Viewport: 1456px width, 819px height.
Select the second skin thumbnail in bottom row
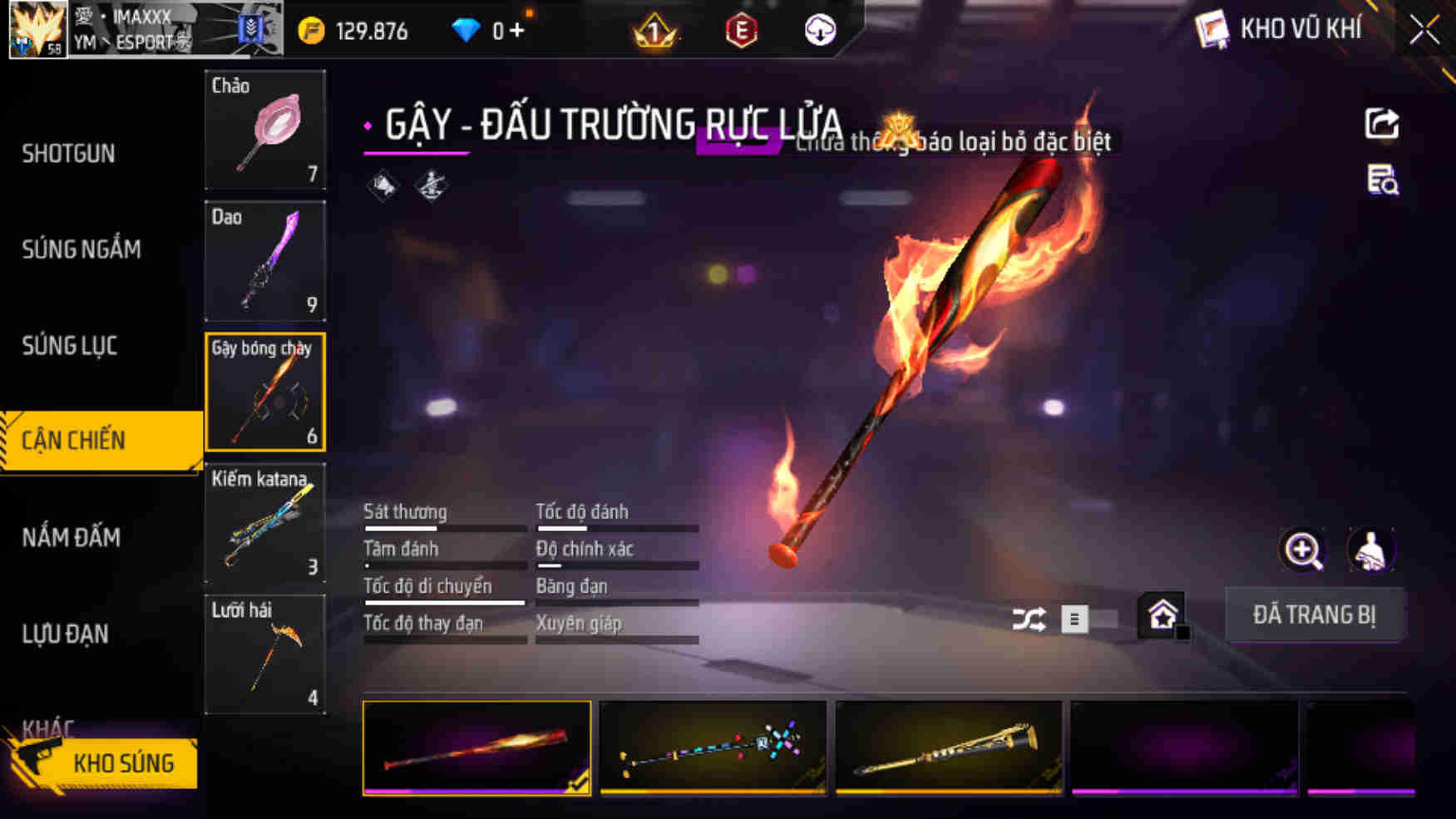713,747
